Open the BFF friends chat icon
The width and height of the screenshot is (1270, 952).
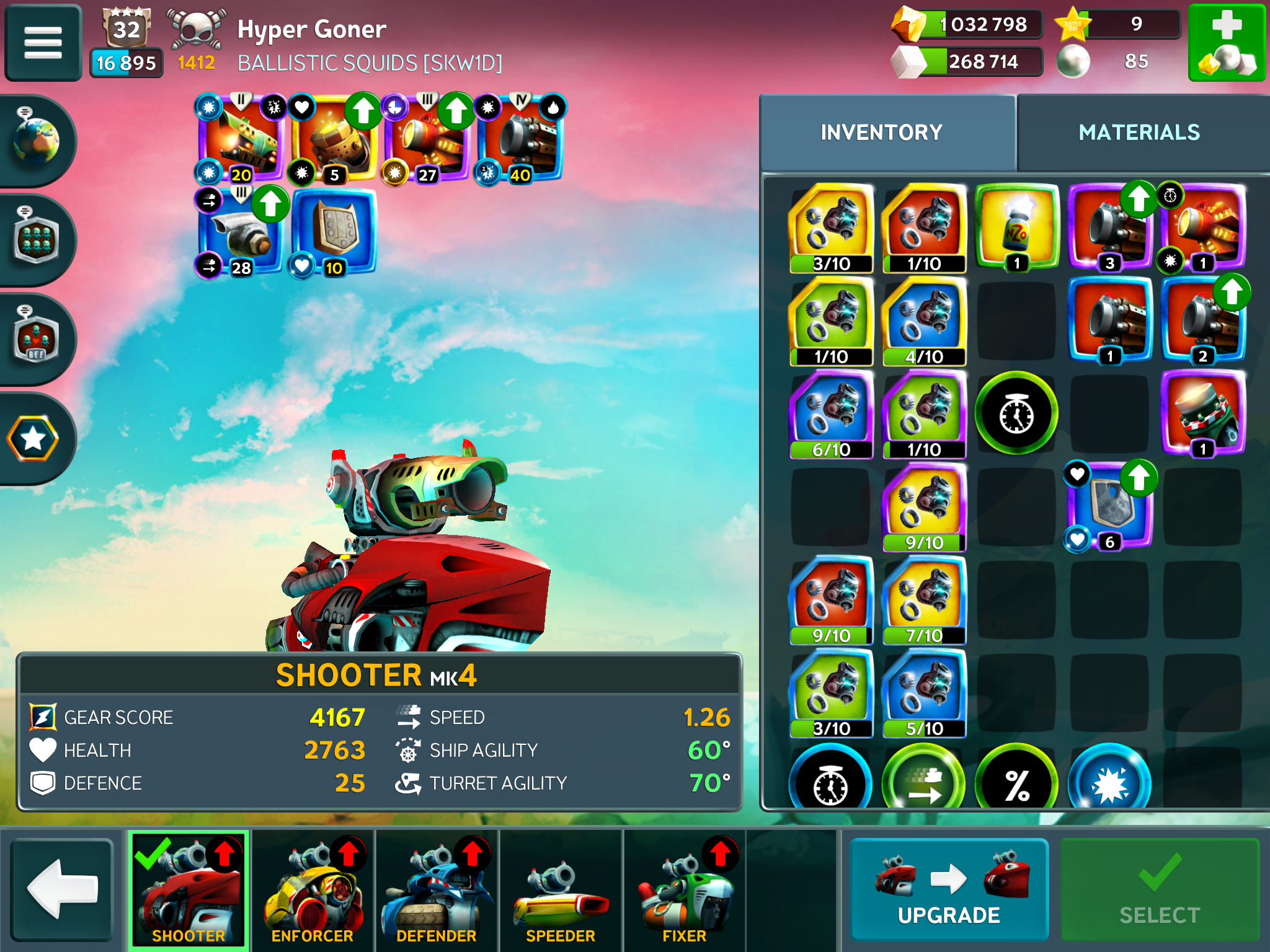[x=36, y=339]
